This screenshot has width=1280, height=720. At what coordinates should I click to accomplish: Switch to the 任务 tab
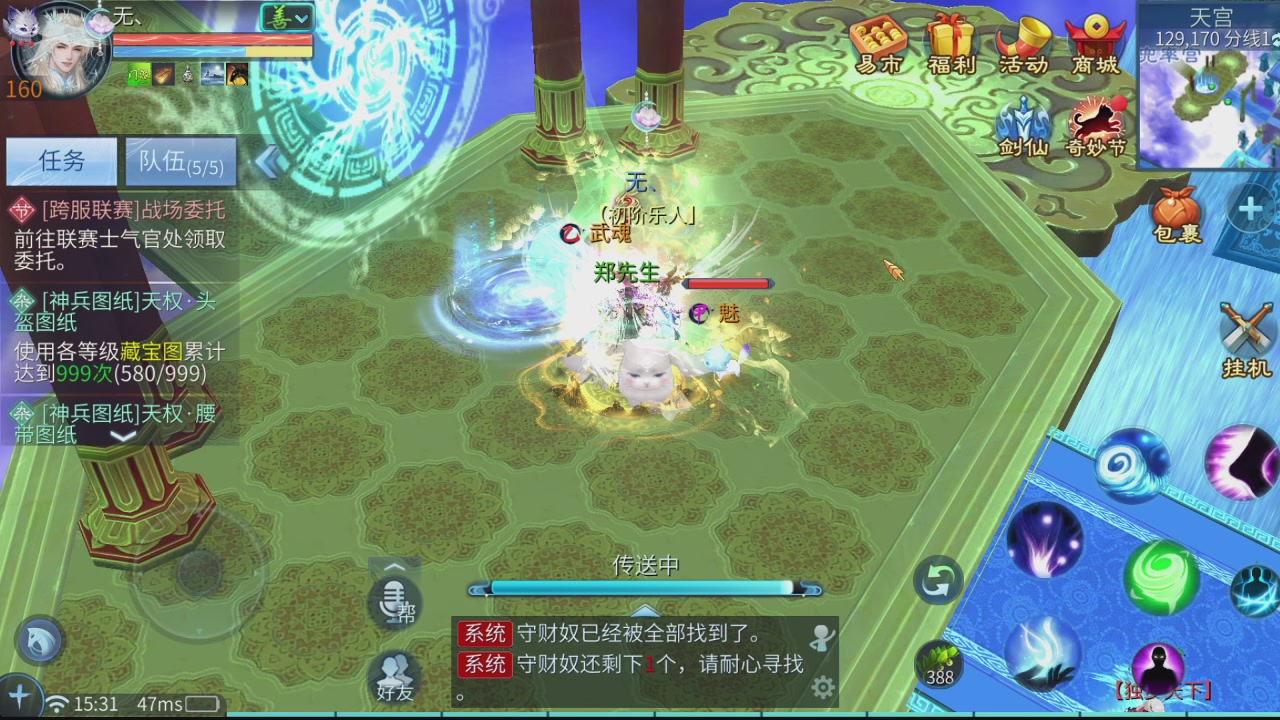point(62,161)
